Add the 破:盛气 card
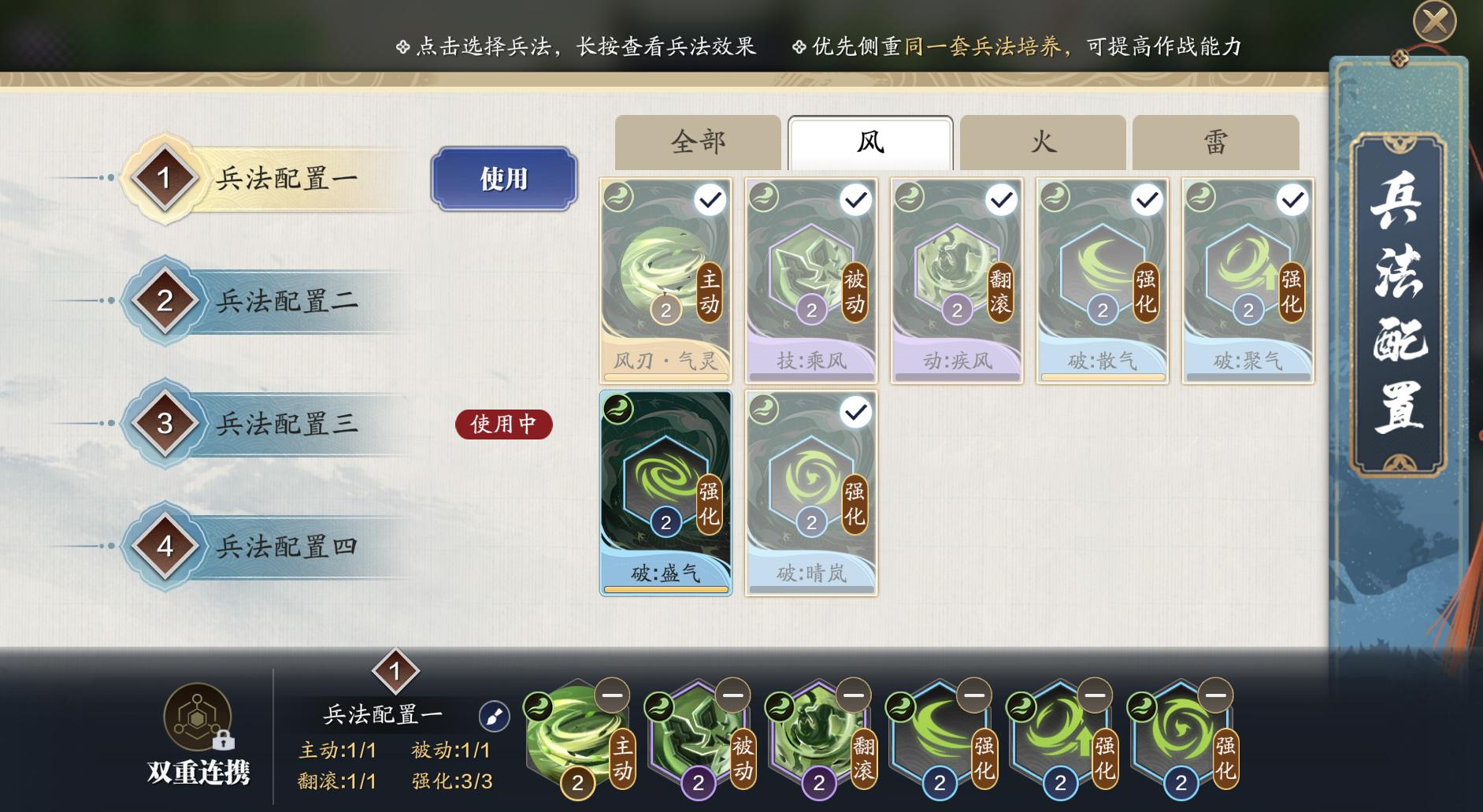The height and width of the screenshot is (812, 1483). [x=665, y=494]
